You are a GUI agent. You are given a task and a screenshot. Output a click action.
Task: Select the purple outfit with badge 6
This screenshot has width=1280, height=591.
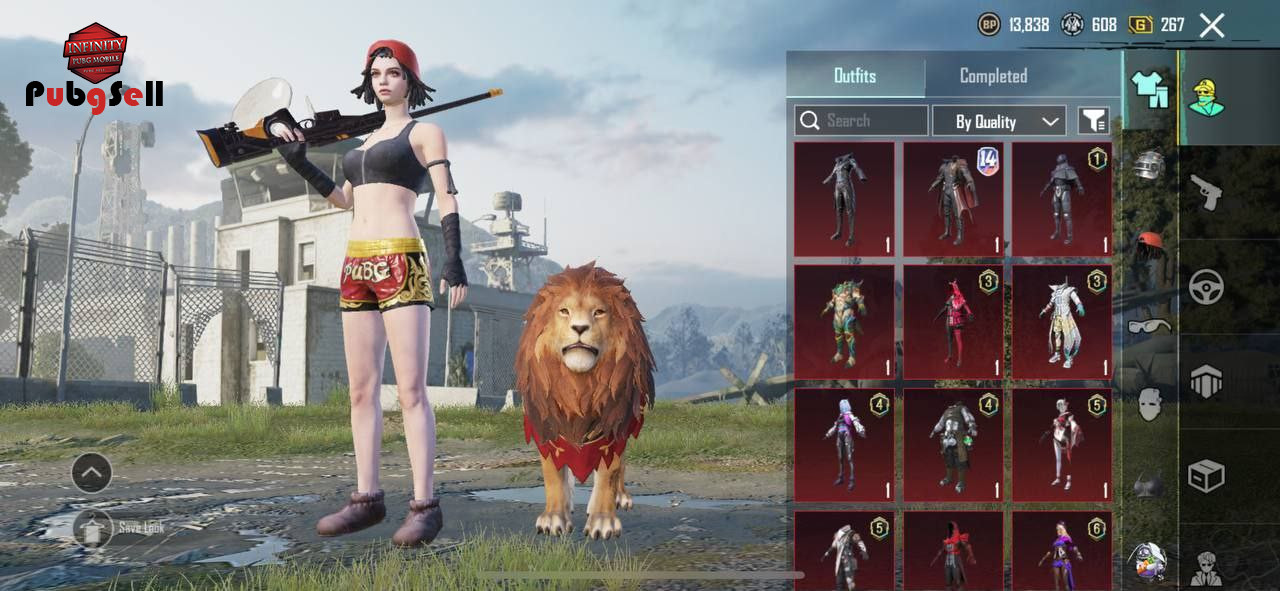click(1062, 550)
